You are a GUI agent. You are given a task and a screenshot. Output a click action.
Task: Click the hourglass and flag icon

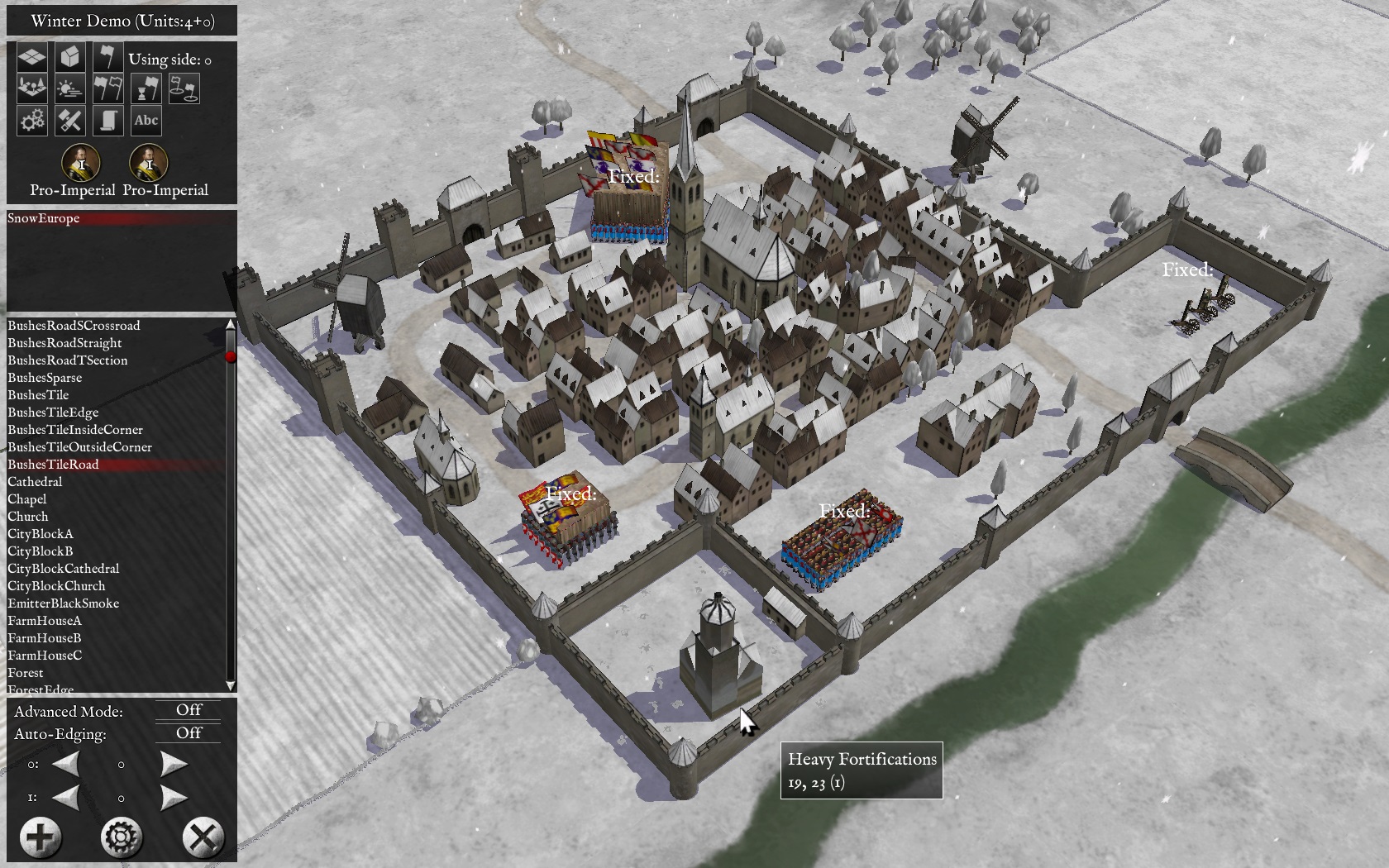(146, 89)
